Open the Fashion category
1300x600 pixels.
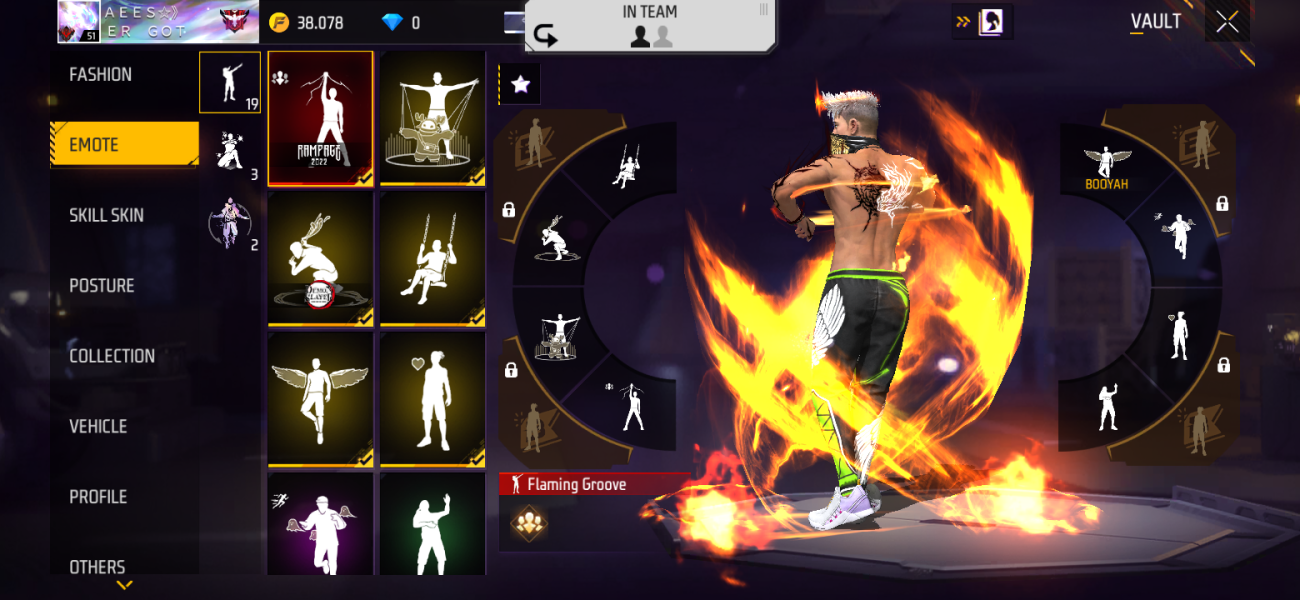pos(101,75)
